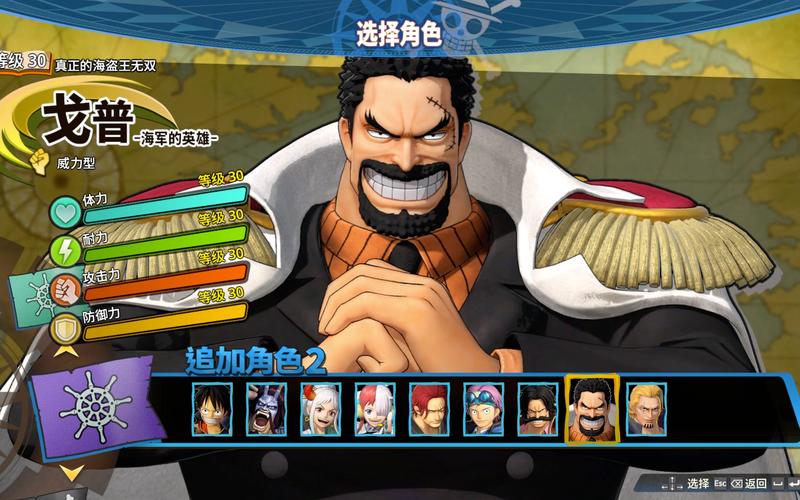This screenshot has height=500, width=800.
Task: Select the pink-haired Koby portrait
Action: point(483,409)
